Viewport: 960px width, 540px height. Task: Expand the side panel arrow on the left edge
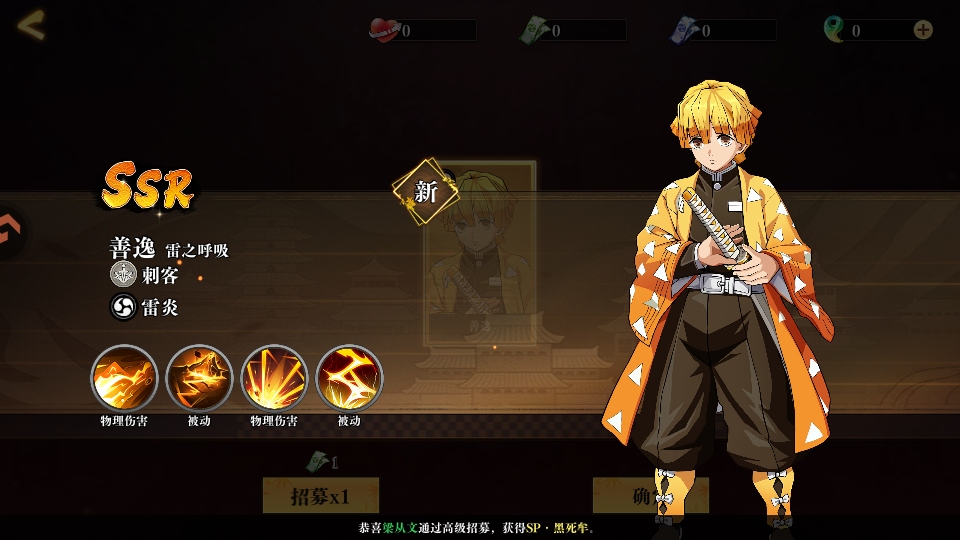pos(8,231)
